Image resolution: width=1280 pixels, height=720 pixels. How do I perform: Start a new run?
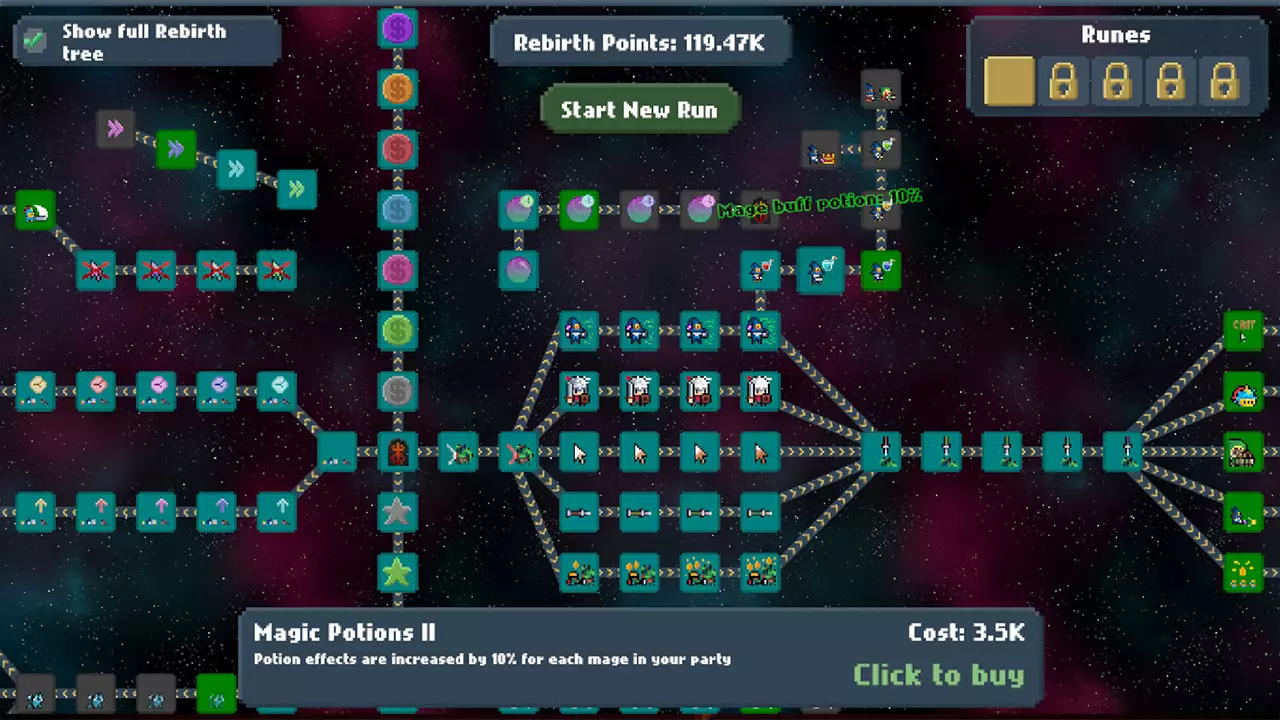(x=639, y=110)
